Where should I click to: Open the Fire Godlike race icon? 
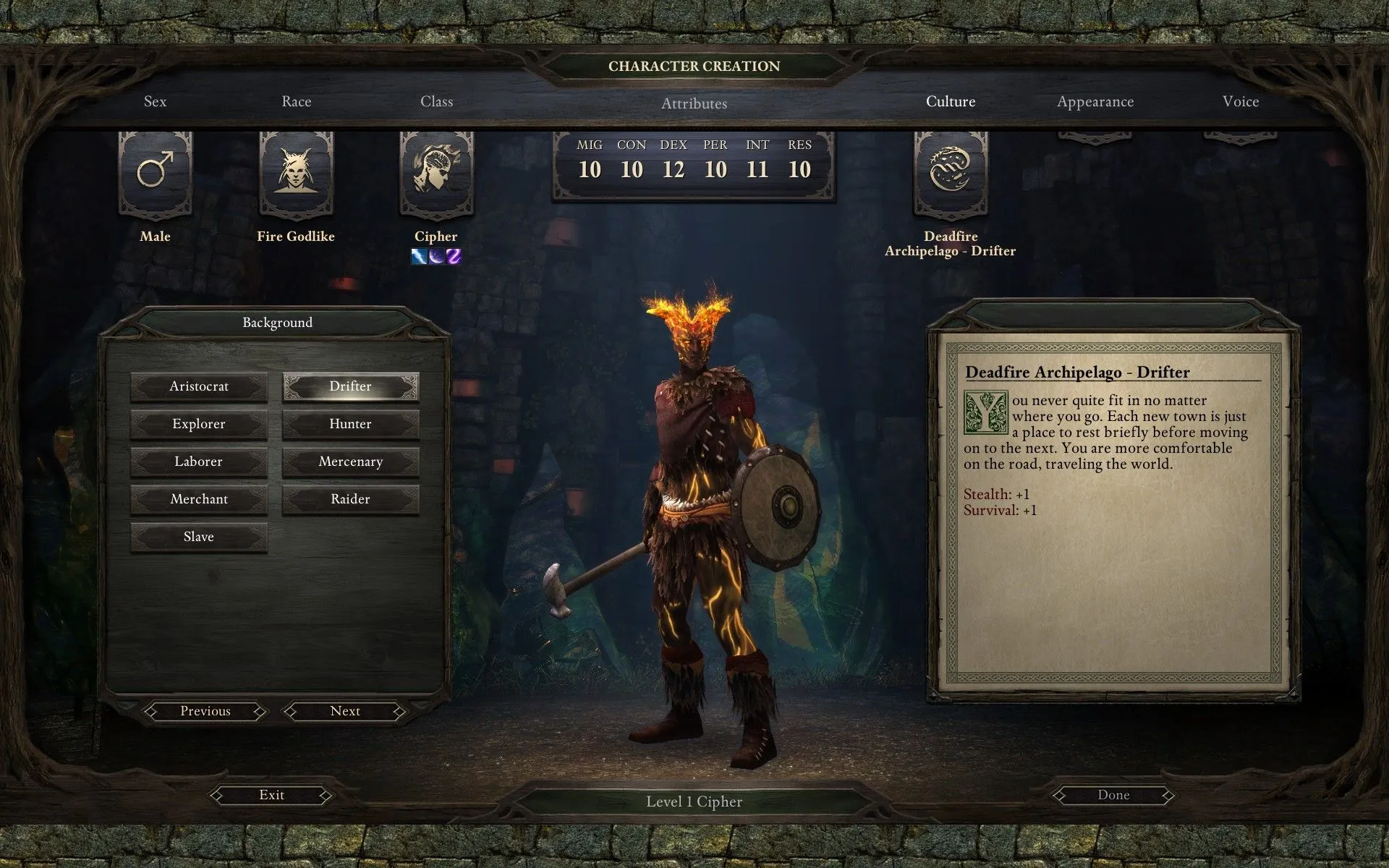click(x=295, y=174)
